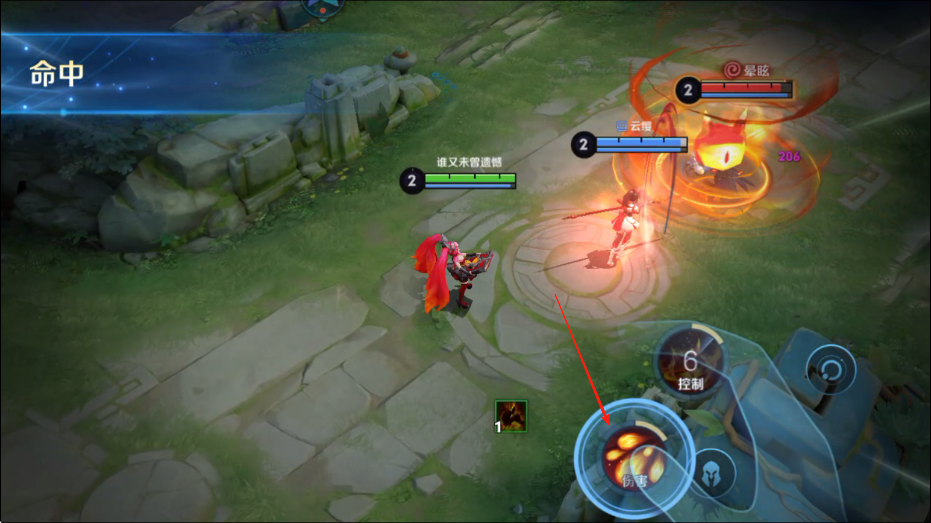Viewport: 931px width, 523px height.
Task: Use the helmet icon button
Action: (x=712, y=473)
